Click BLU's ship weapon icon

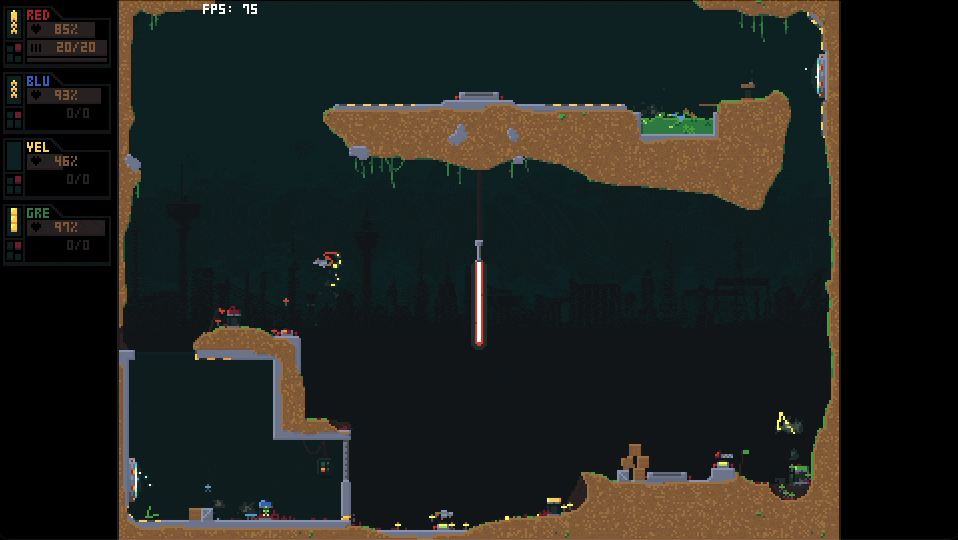(x=14, y=89)
